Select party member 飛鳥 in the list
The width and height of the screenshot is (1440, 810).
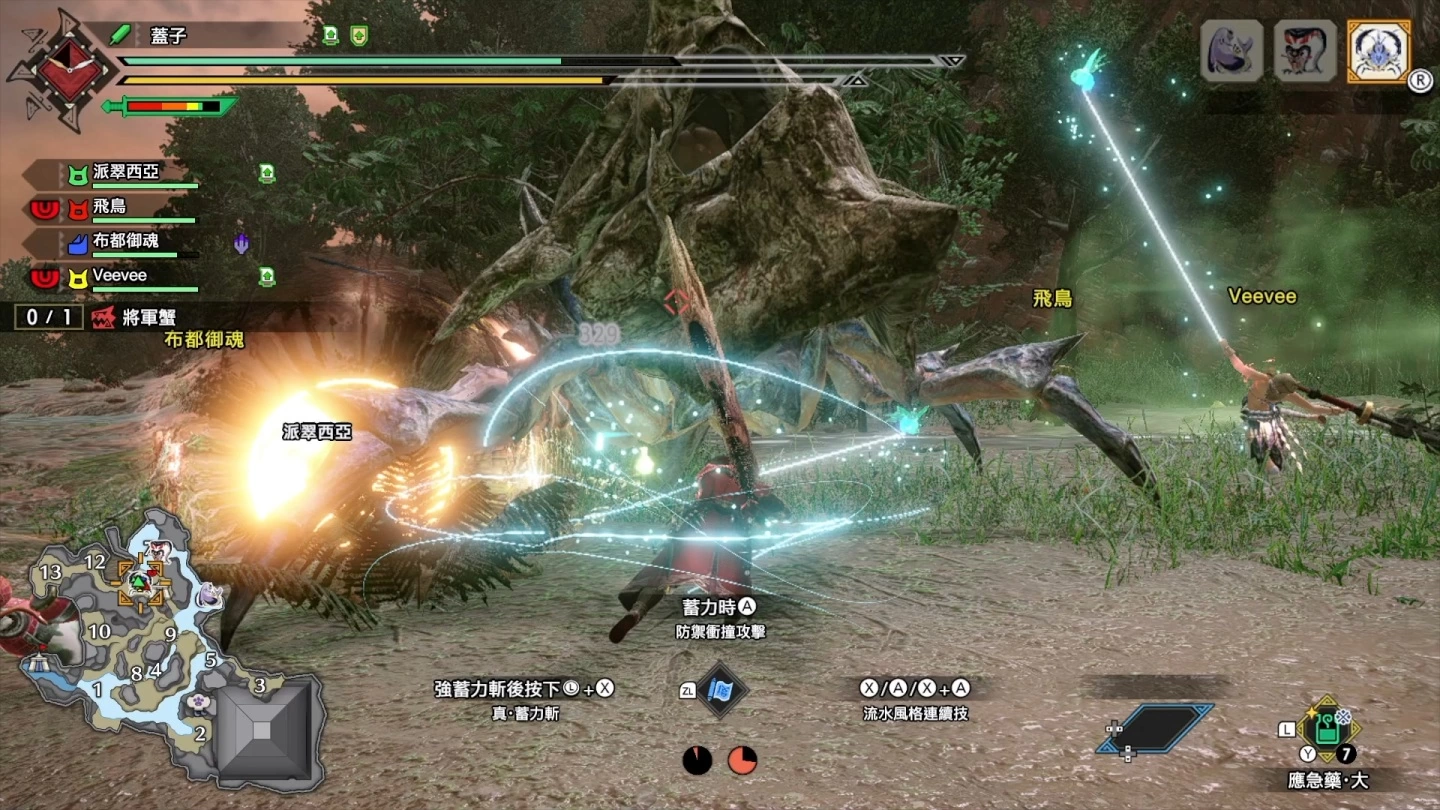tap(110, 208)
